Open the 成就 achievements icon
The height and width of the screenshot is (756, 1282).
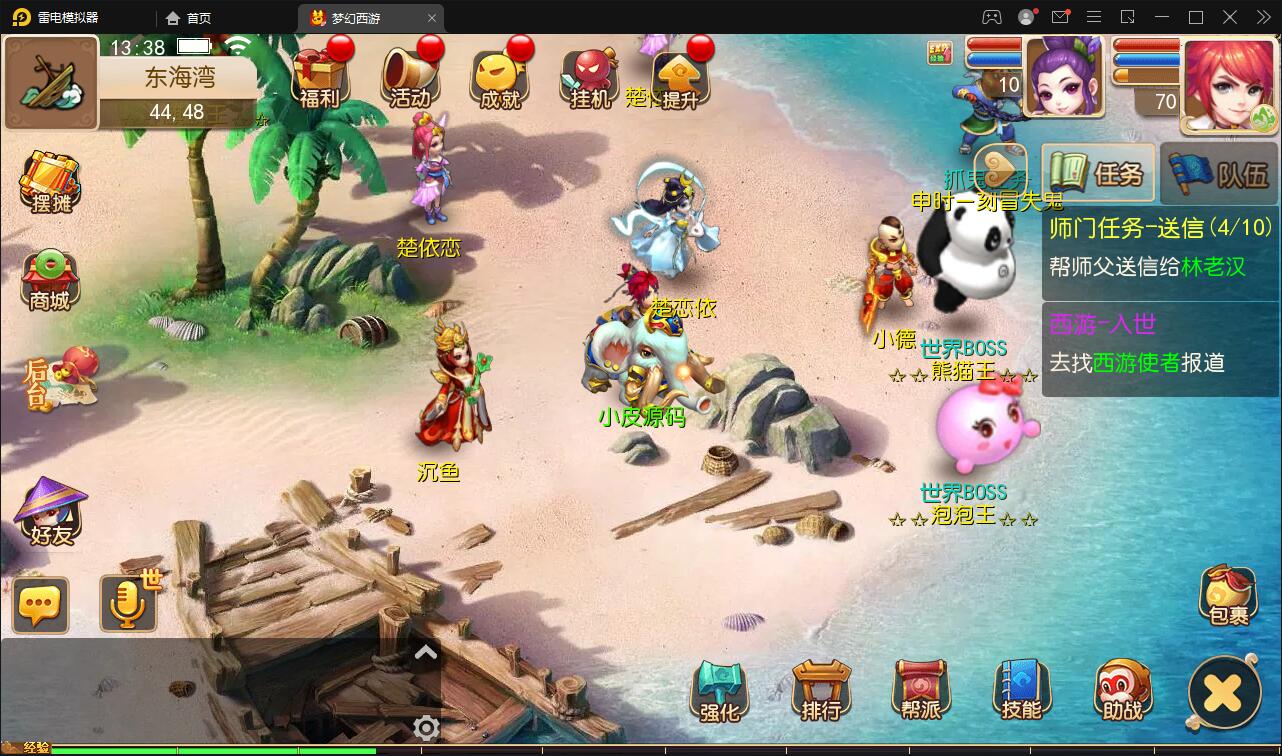[x=500, y=76]
